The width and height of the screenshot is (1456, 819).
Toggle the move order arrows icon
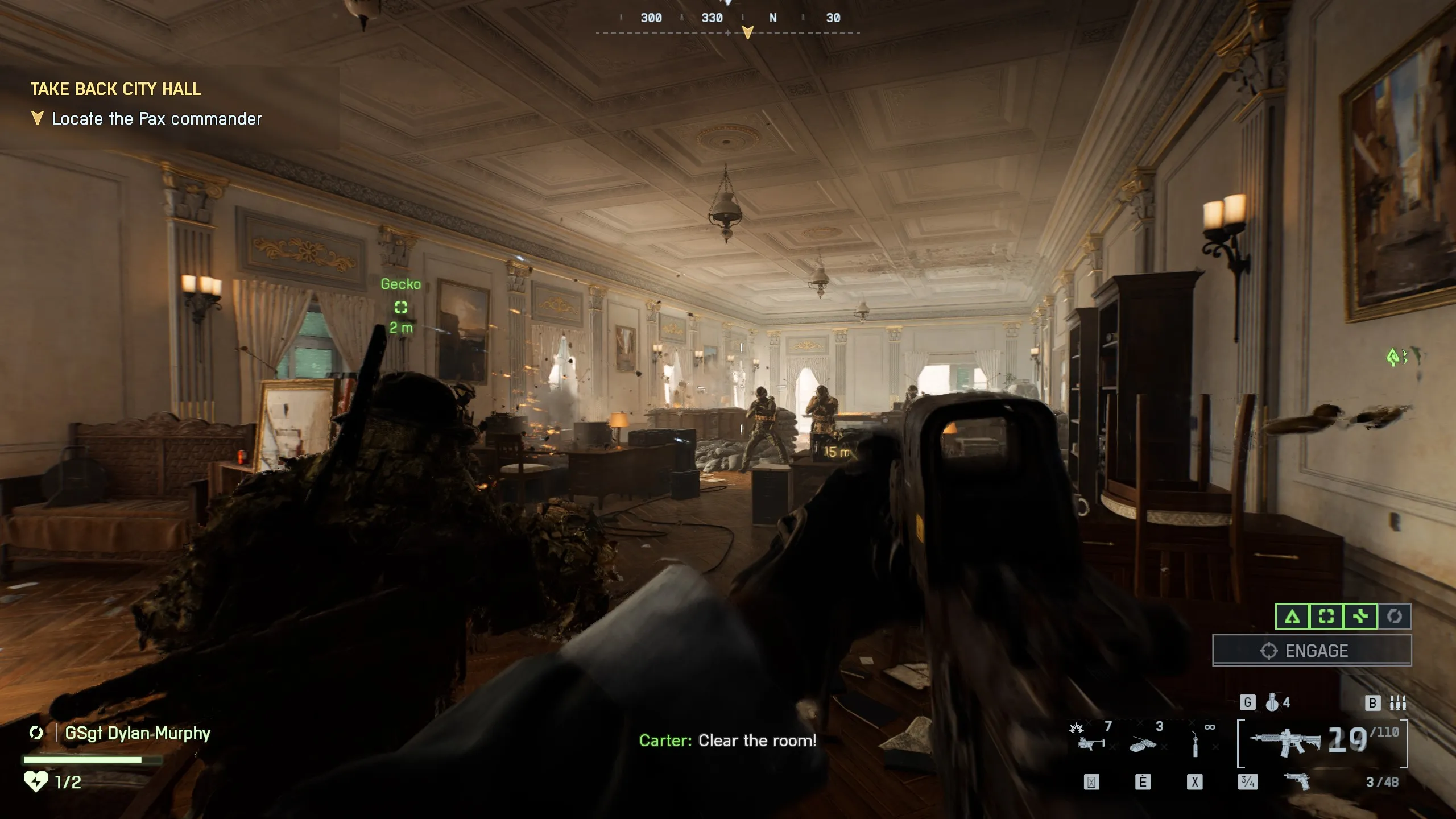tap(1360, 617)
